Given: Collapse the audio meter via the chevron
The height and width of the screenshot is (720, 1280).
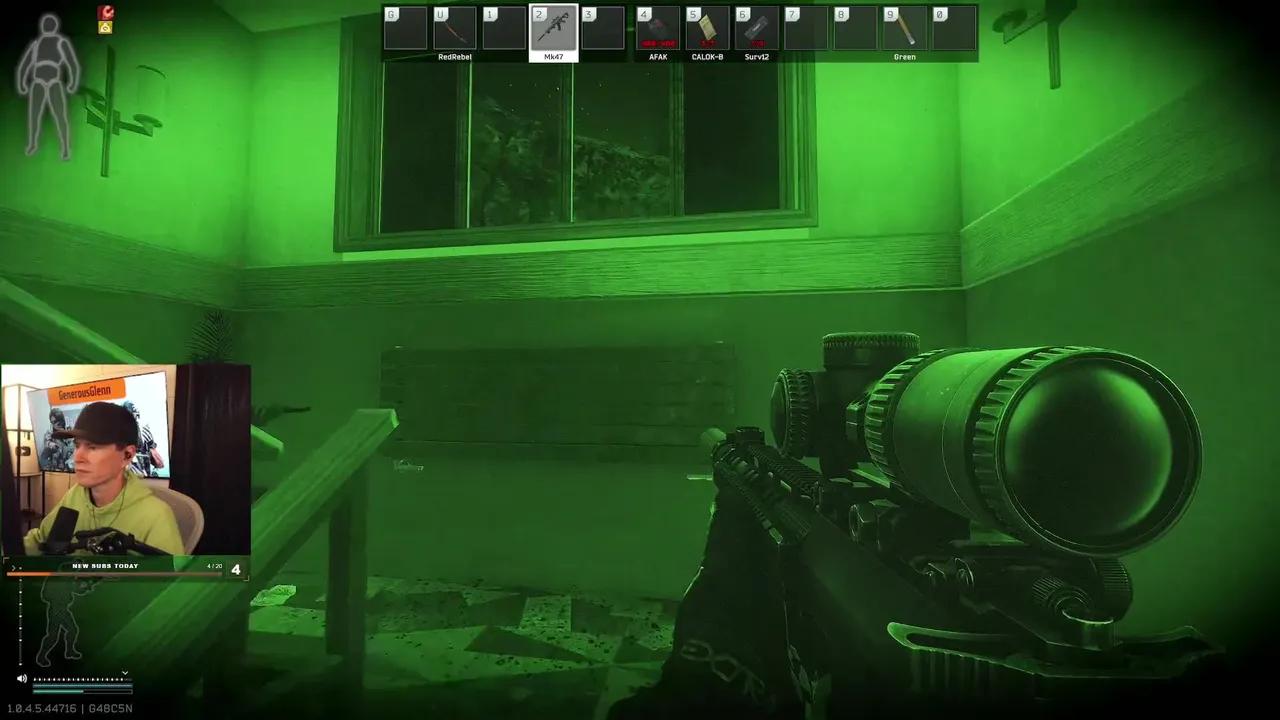Looking at the screenshot, I should 125,673.
